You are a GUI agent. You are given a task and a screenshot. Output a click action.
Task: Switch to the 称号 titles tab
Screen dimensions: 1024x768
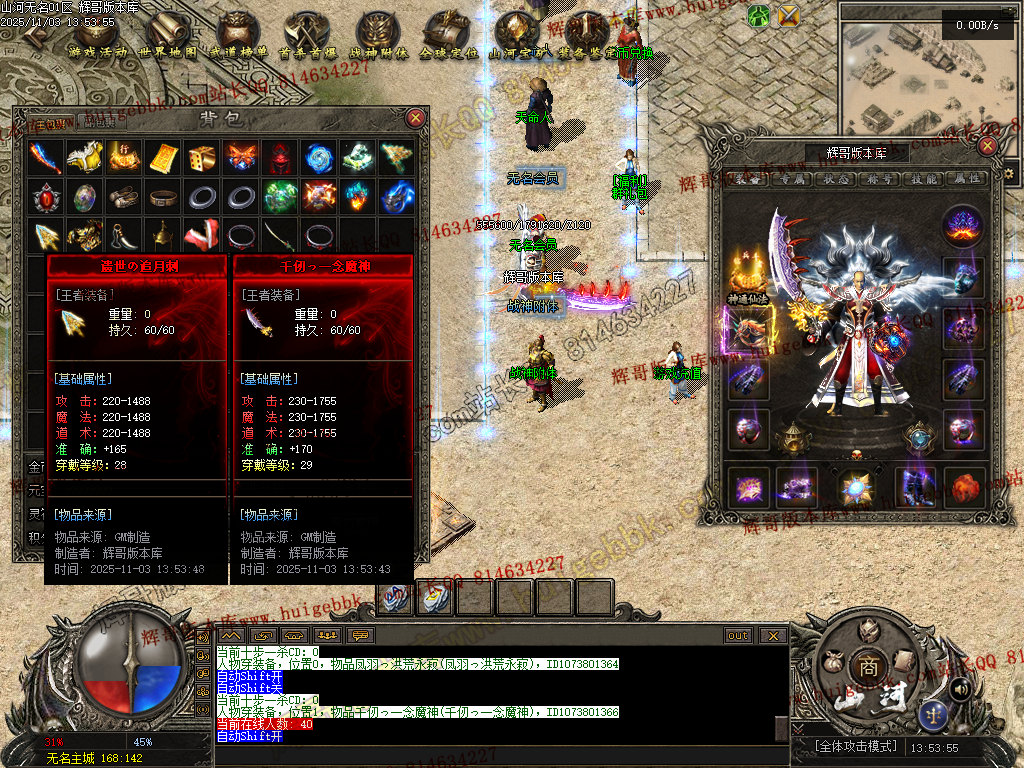(x=880, y=179)
